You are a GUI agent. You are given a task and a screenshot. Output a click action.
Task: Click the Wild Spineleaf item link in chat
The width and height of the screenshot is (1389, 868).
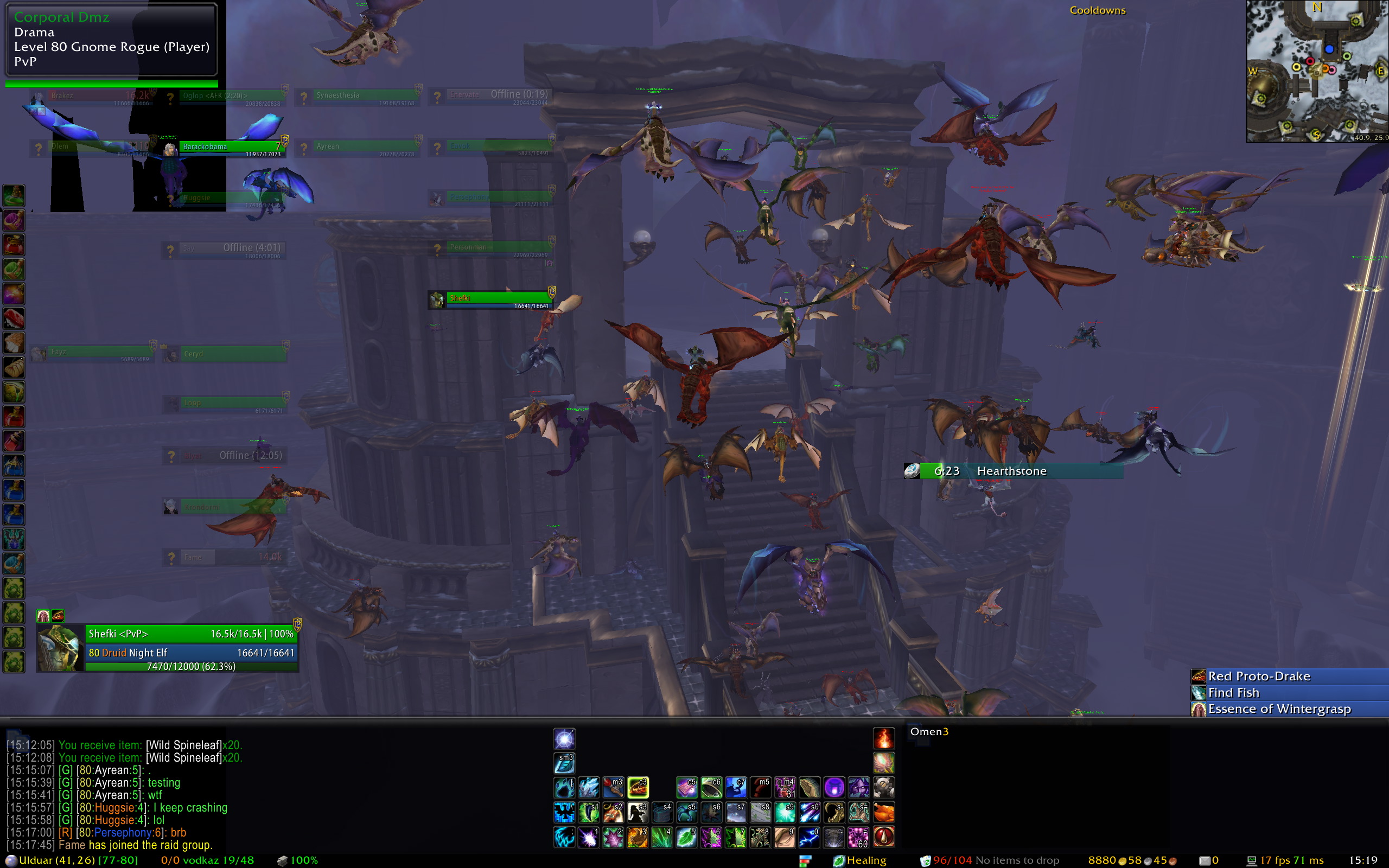pyautogui.click(x=184, y=745)
